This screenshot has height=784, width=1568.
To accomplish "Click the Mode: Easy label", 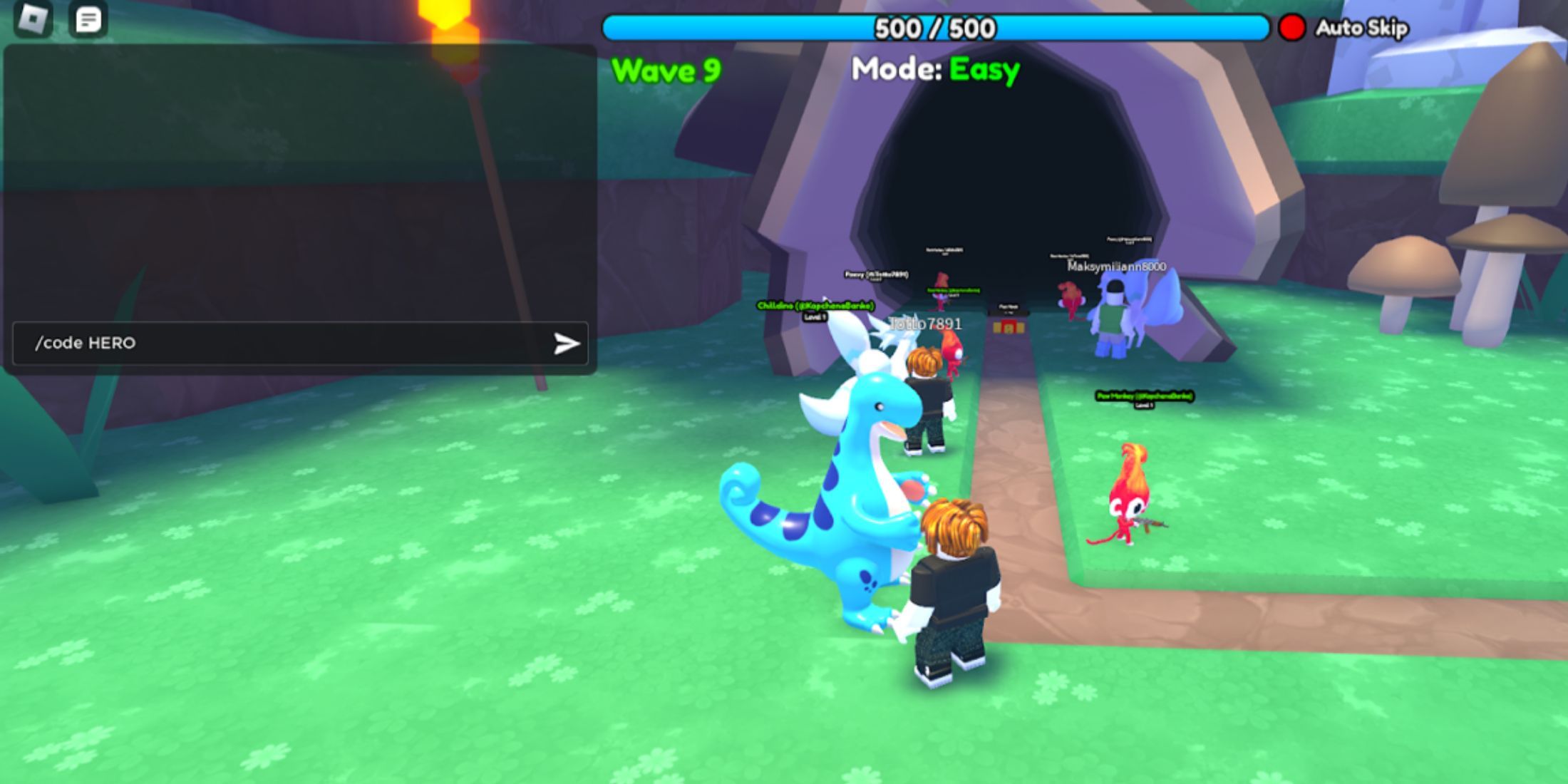I will (x=936, y=68).
